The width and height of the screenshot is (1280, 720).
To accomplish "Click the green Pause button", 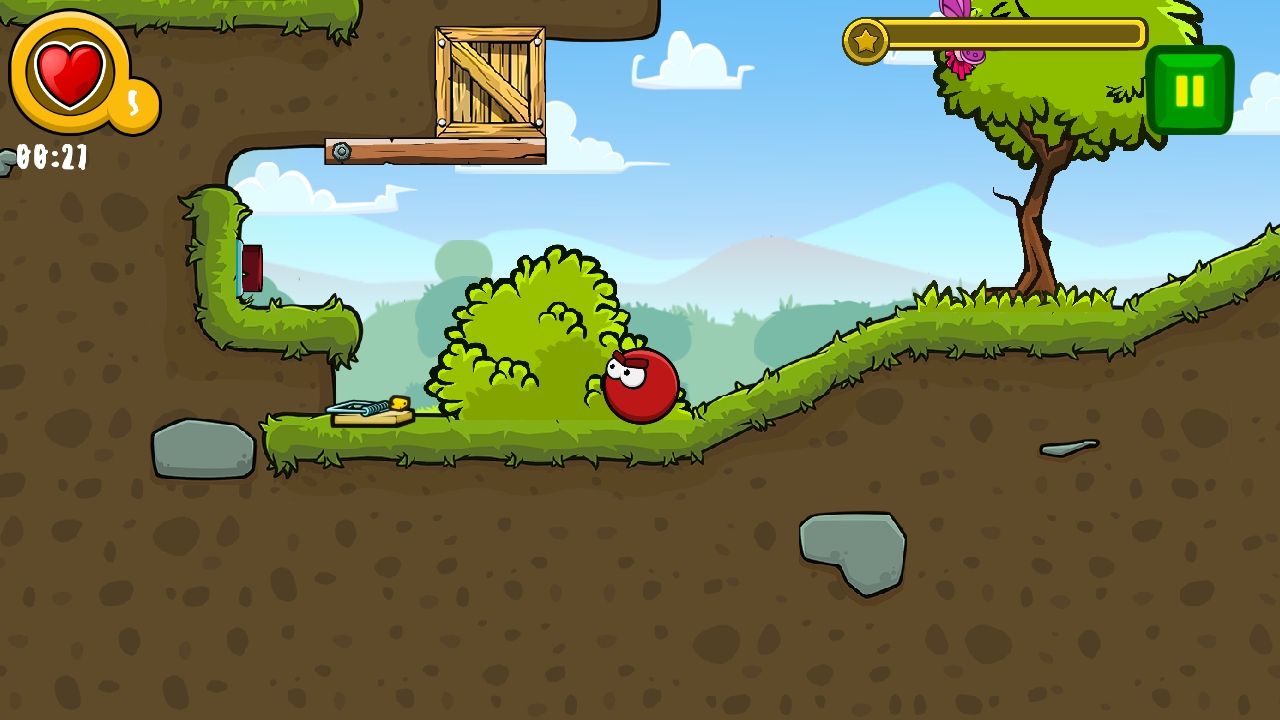I will point(1191,88).
